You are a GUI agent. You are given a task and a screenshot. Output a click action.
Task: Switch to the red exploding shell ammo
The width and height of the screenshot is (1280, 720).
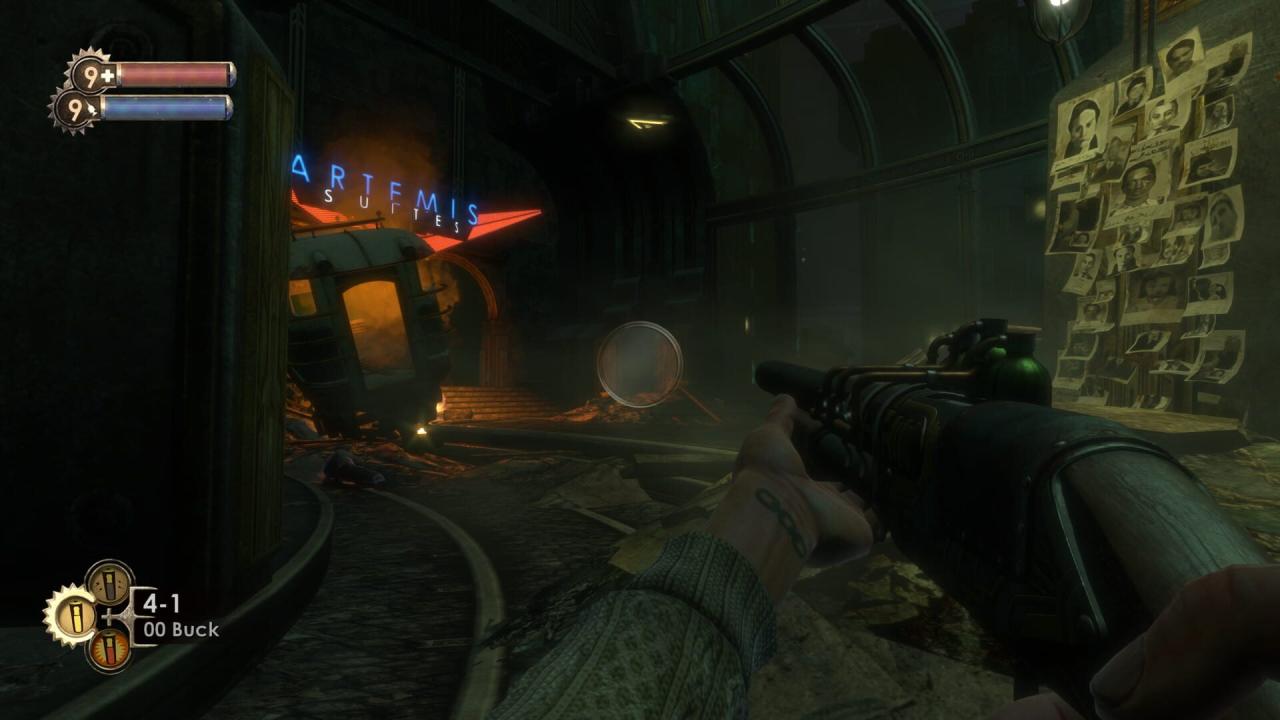109,648
